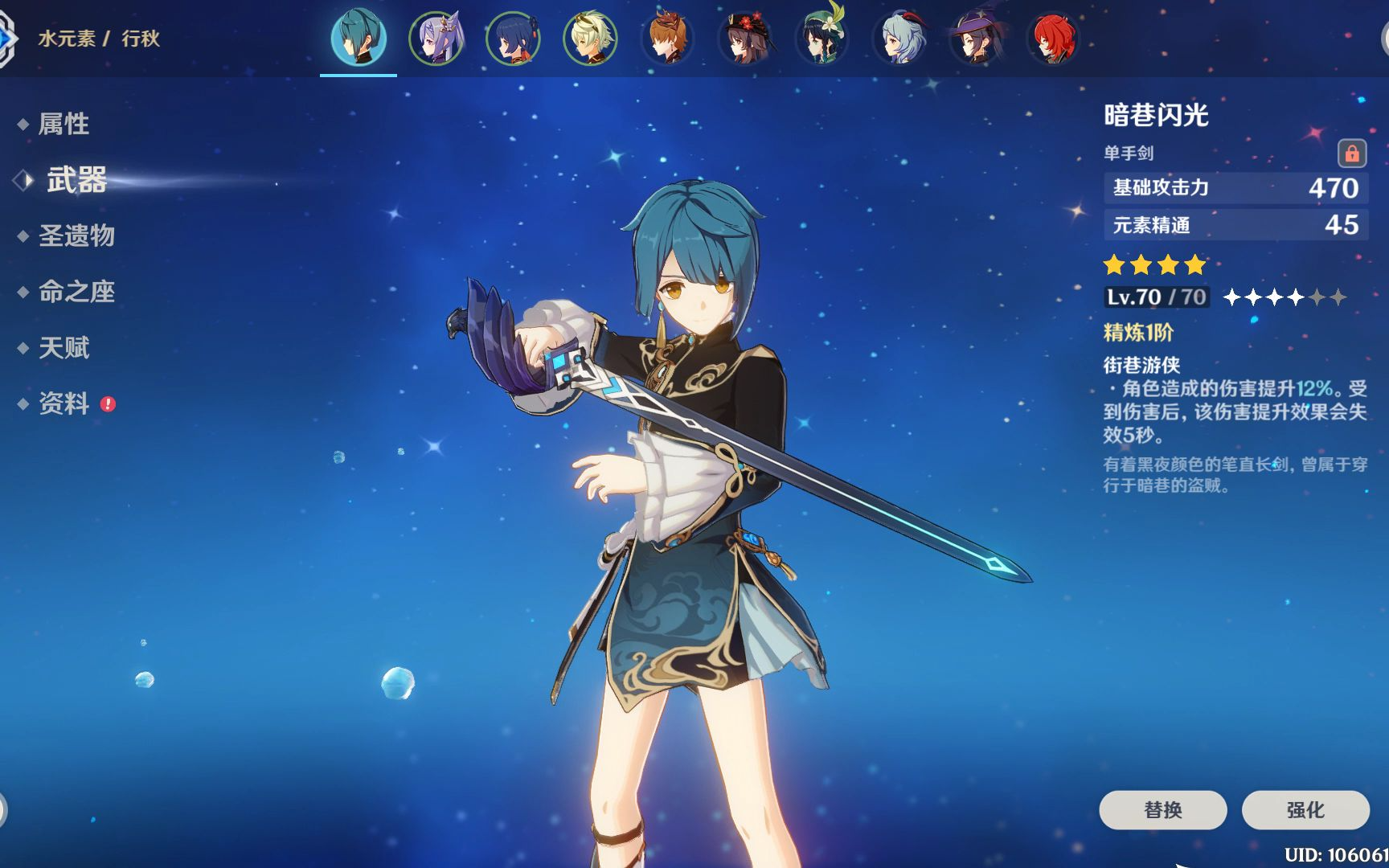Select Venti's portrait with green hat
This screenshot has width=1389, height=868.
click(x=822, y=38)
